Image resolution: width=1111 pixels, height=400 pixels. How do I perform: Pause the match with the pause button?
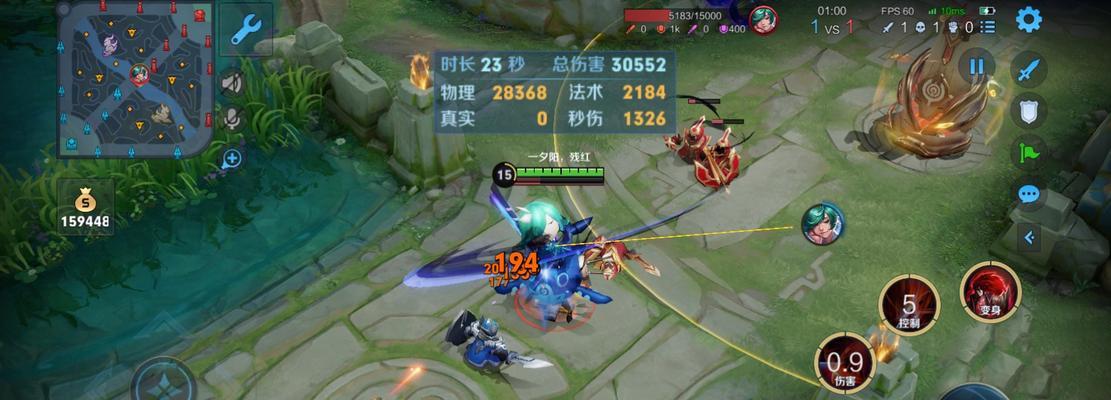point(976,67)
